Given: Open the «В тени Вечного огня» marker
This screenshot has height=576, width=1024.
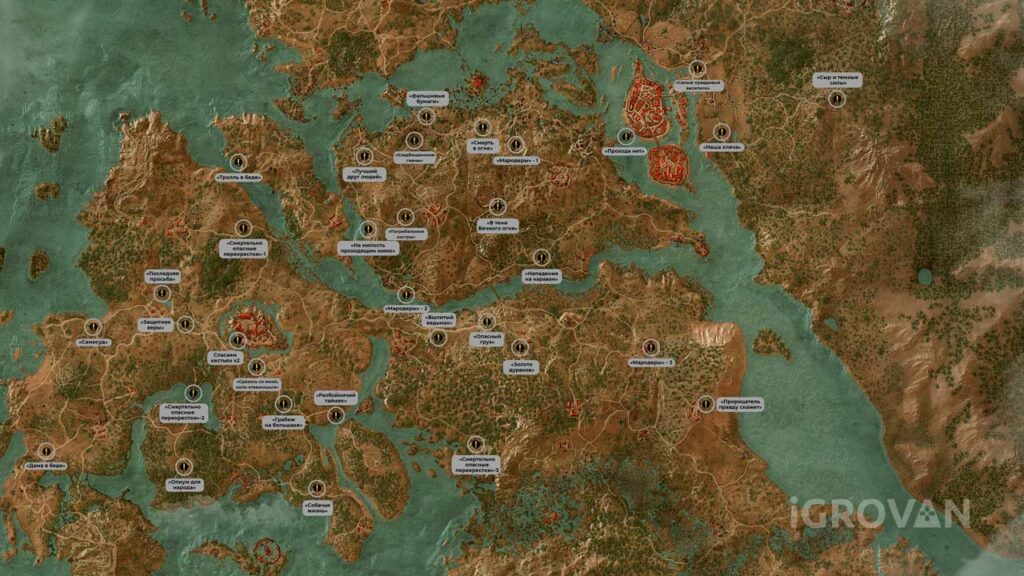Looking at the screenshot, I should (497, 206).
